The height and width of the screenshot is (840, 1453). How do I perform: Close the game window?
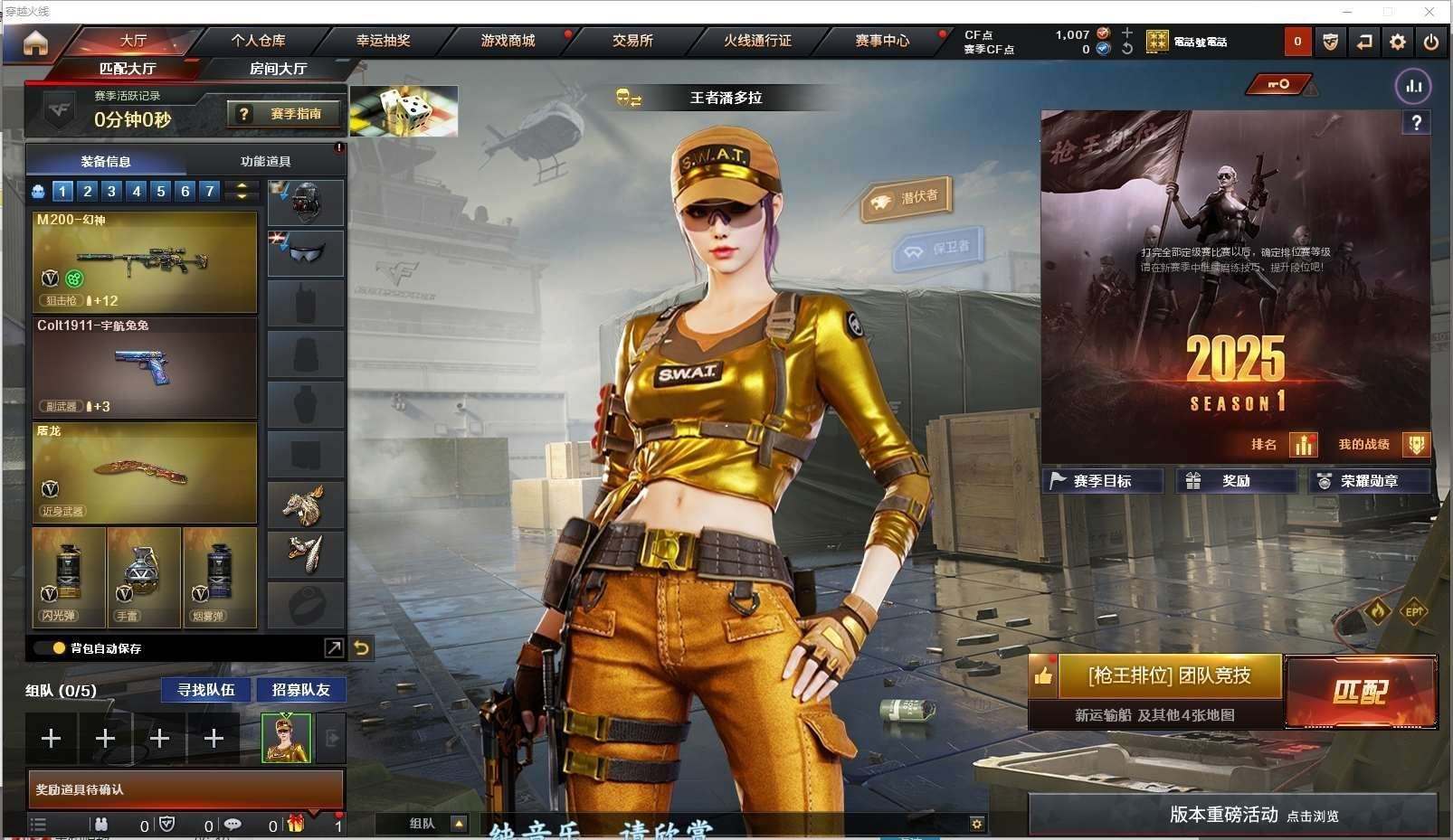tap(1429, 12)
